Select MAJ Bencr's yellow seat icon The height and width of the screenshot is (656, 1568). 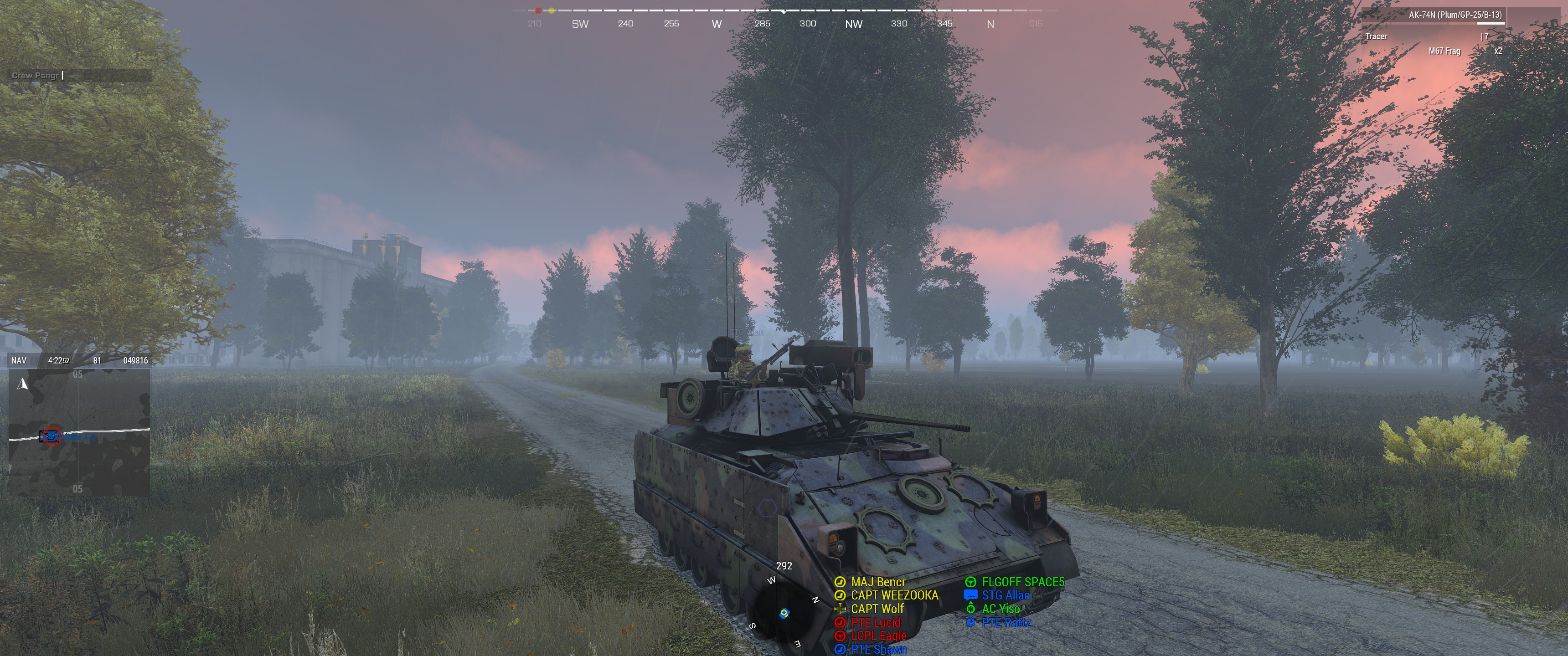(841, 581)
